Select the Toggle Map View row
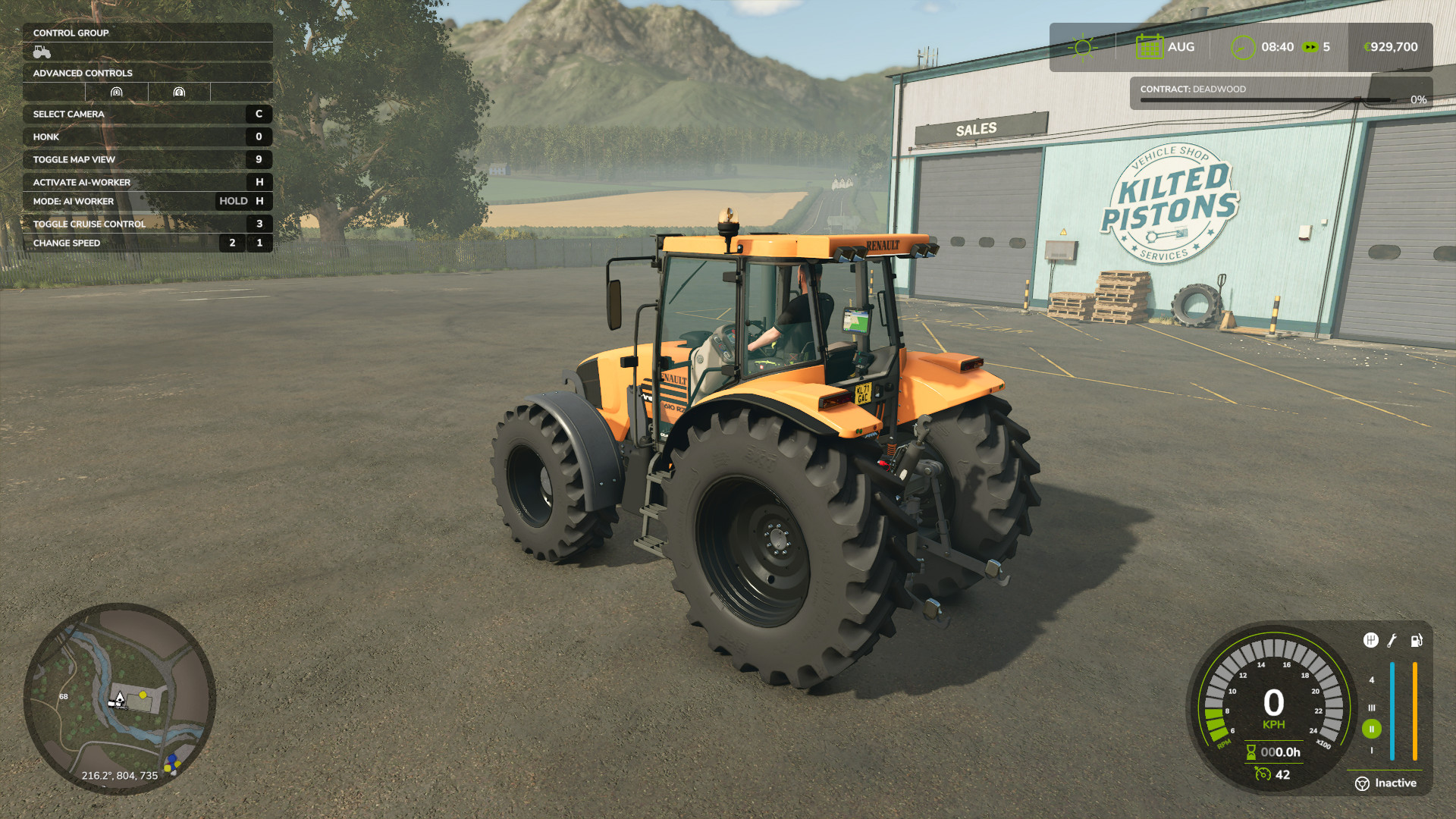The height and width of the screenshot is (819, 1456). click(x=147, y=159)
